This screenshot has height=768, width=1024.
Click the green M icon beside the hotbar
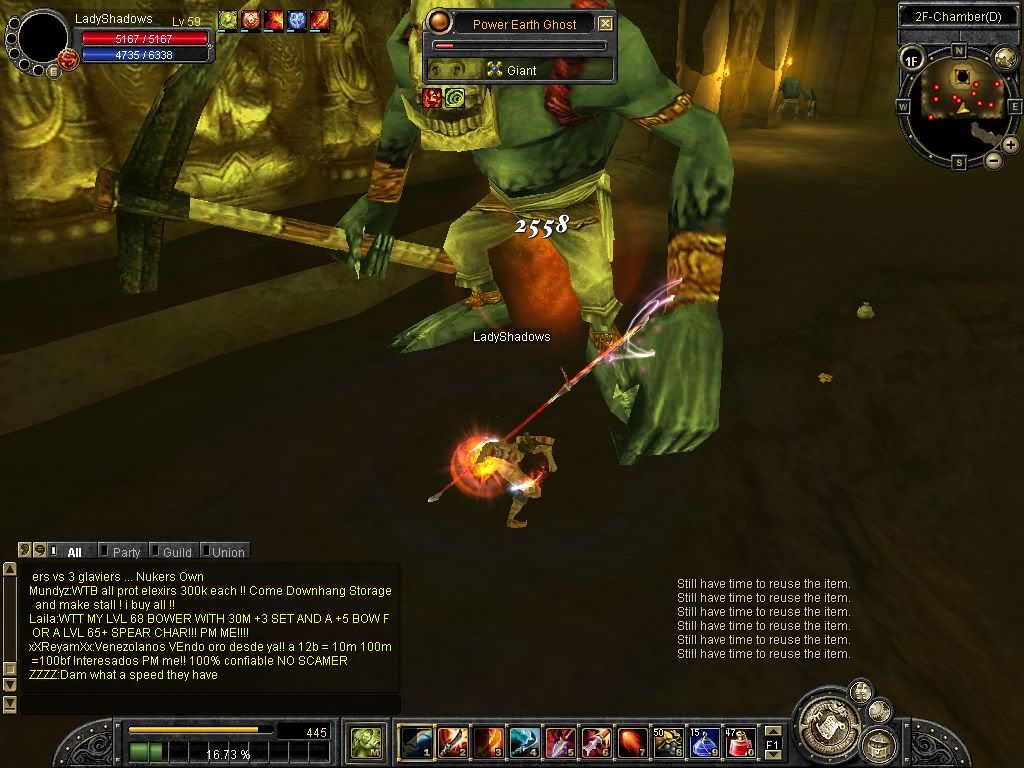(x=366, y=743)
